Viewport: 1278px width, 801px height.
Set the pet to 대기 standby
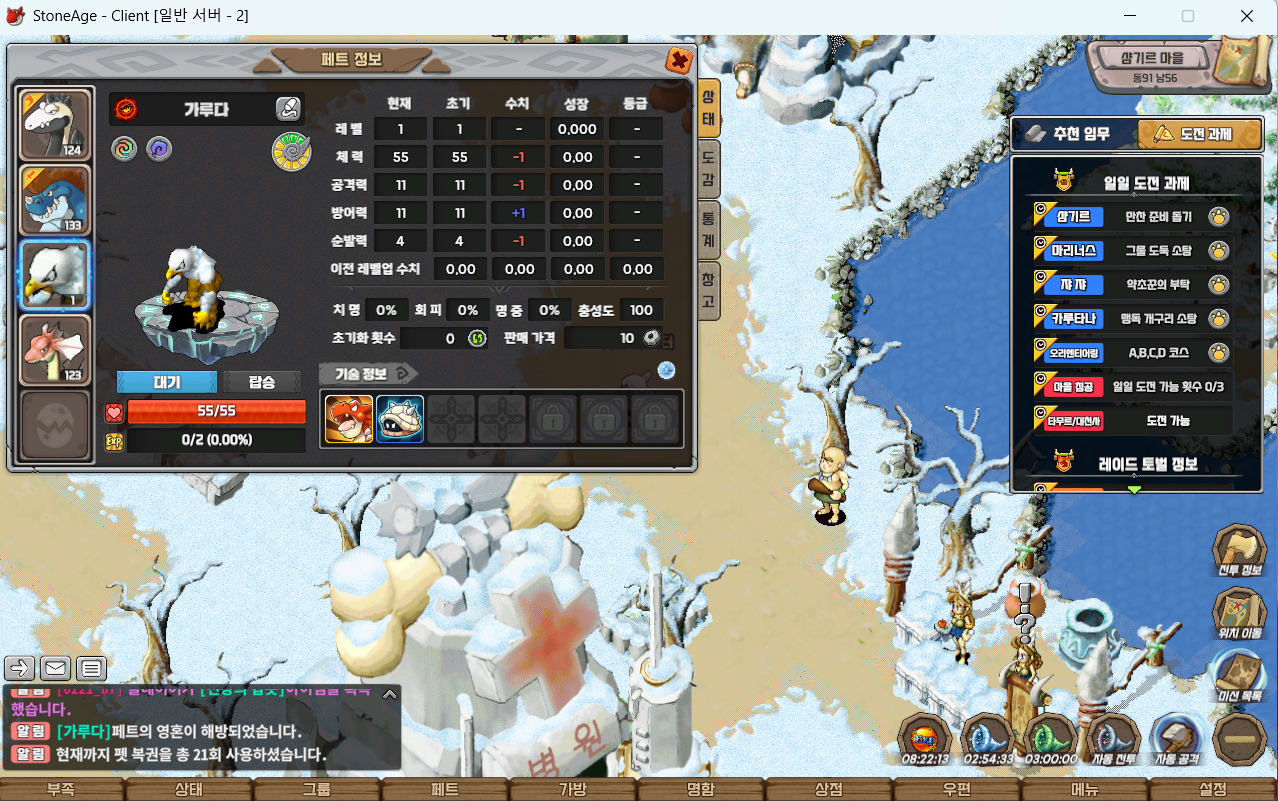pos(166,382)
